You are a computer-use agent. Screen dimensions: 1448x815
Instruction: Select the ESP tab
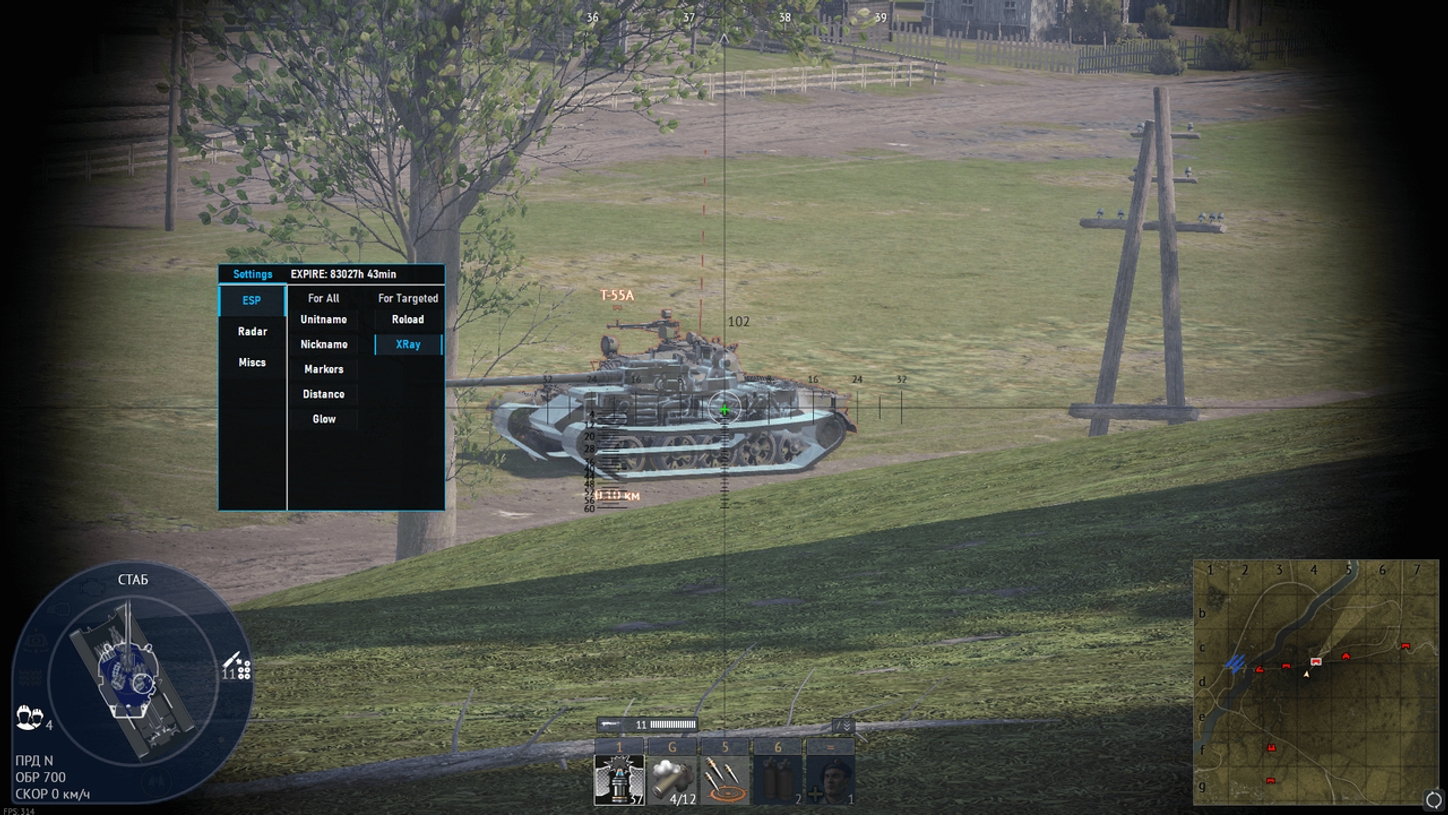click(x=252, y=300)
